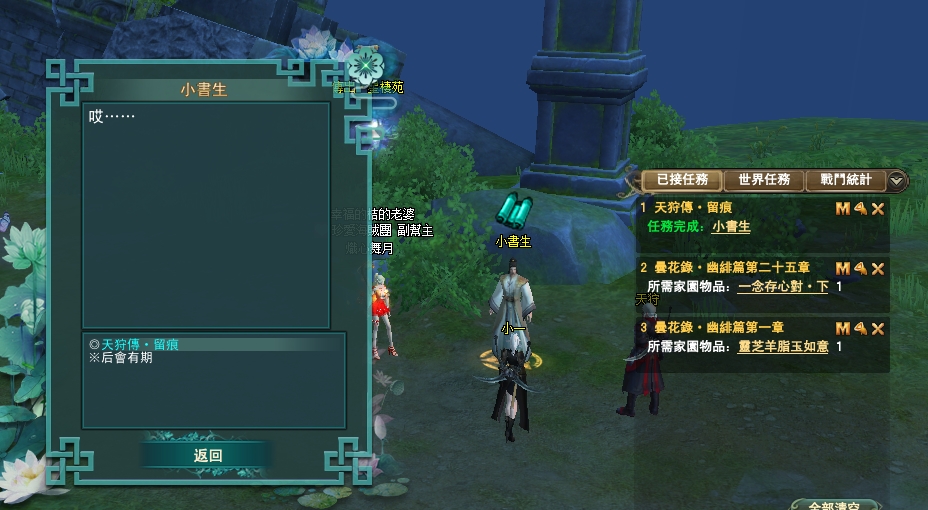Click the 全部清空 button

pyautogui.click(x=834, y=506)
